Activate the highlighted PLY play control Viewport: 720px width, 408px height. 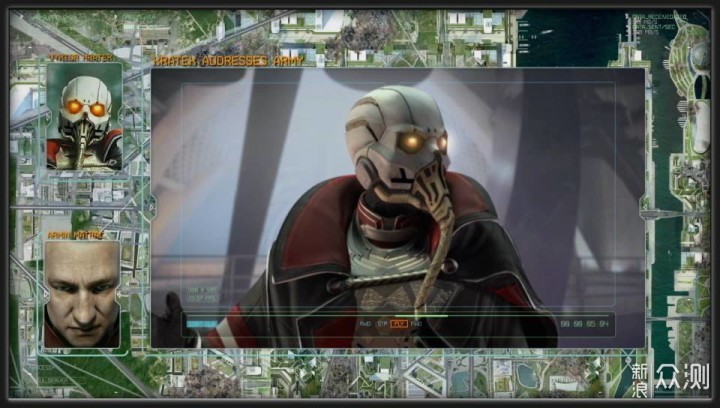coord(399,324)
